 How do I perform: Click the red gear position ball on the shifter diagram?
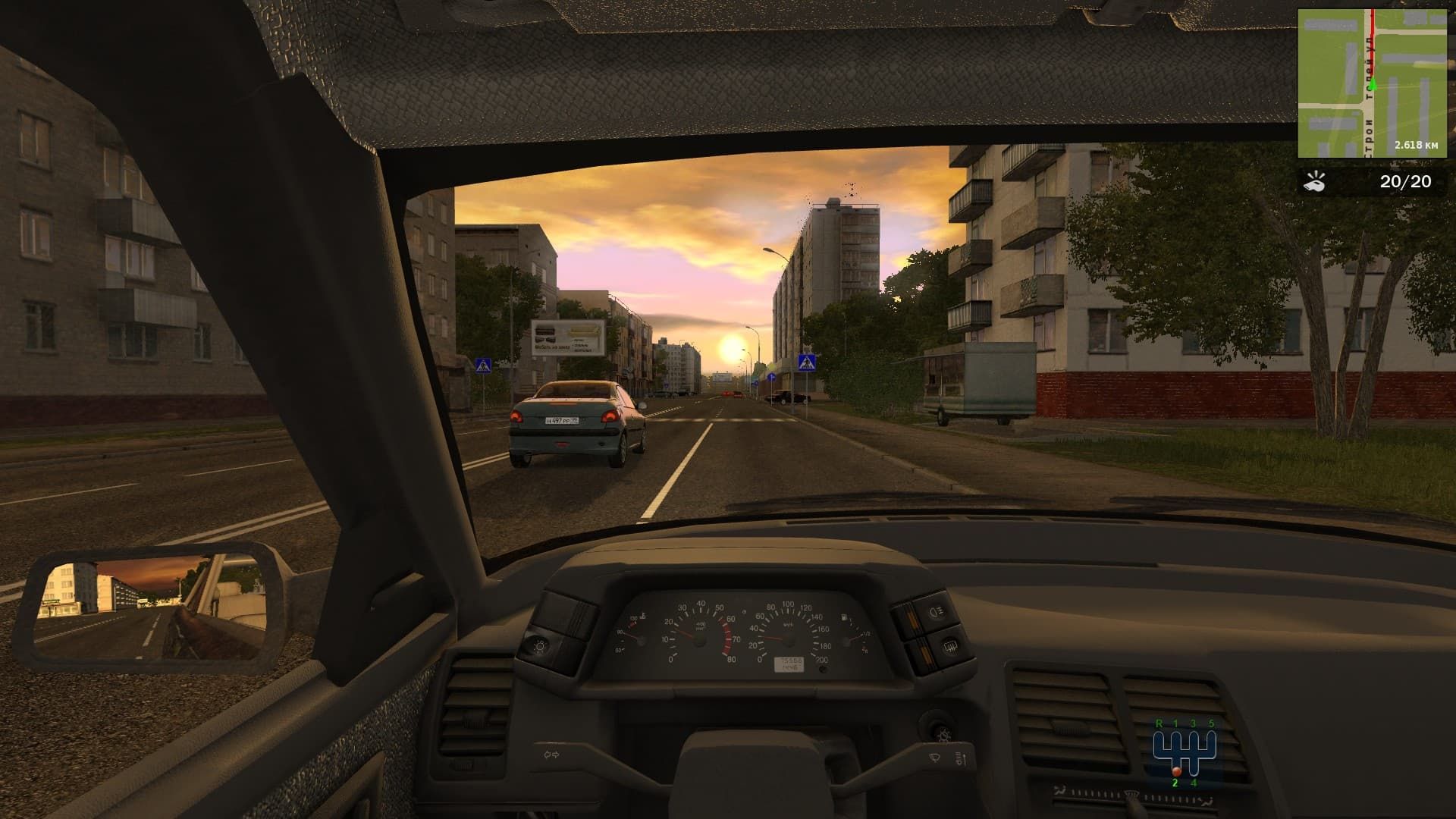pos(1177,772)
